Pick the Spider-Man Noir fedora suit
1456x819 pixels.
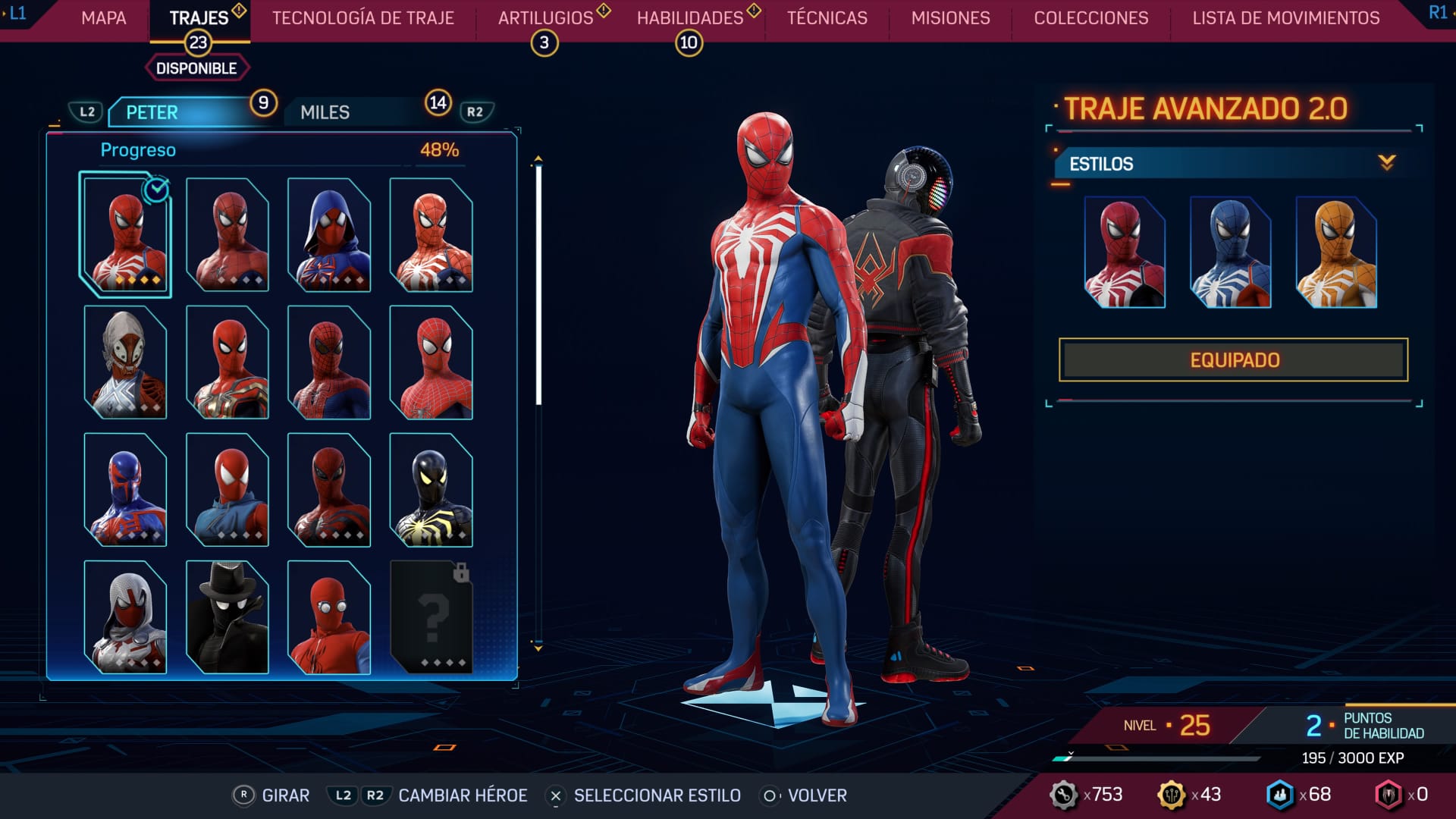(x=227, y=617)
